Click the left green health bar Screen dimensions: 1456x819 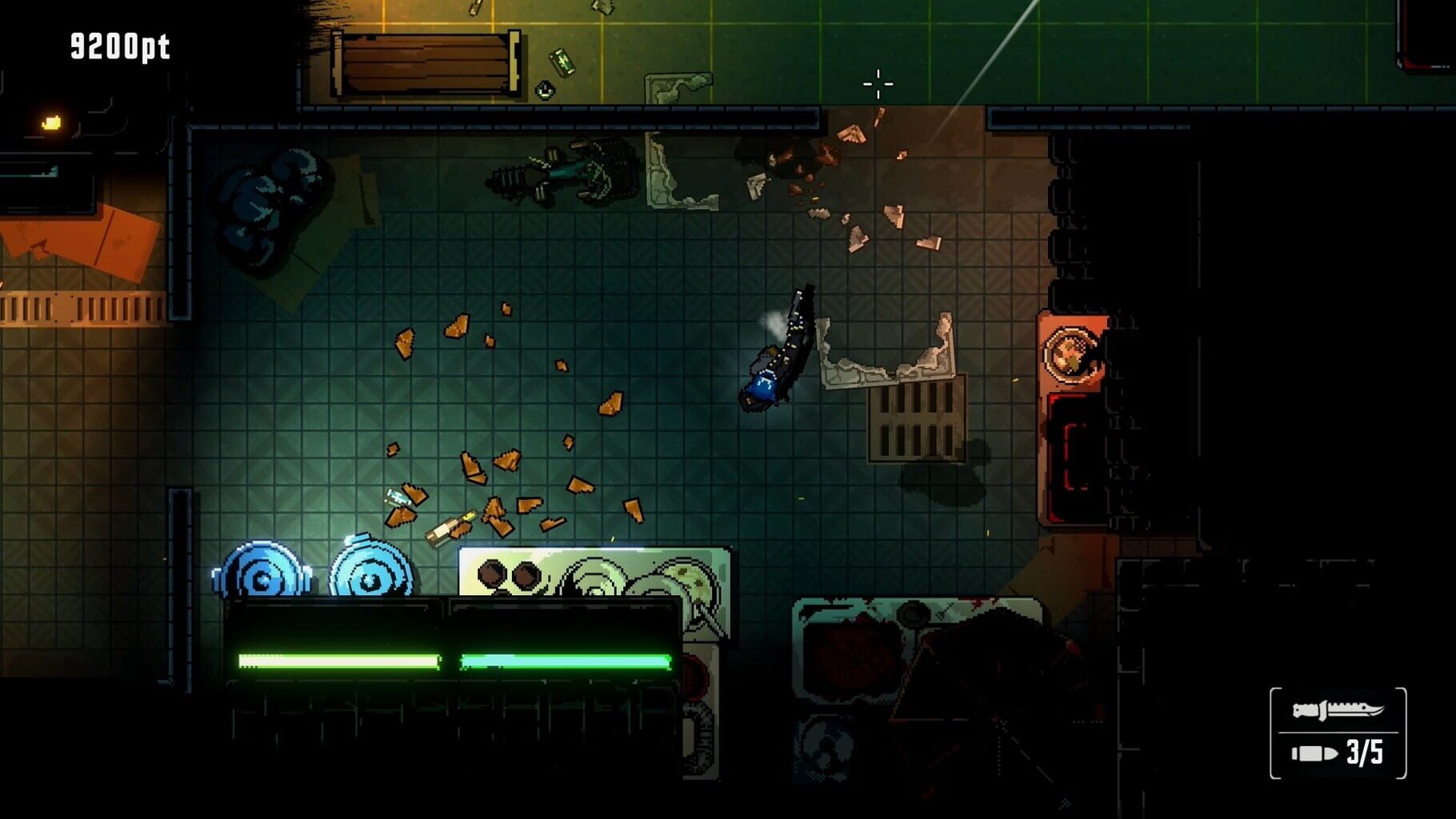pyautogui.click(x=336, y=661)
